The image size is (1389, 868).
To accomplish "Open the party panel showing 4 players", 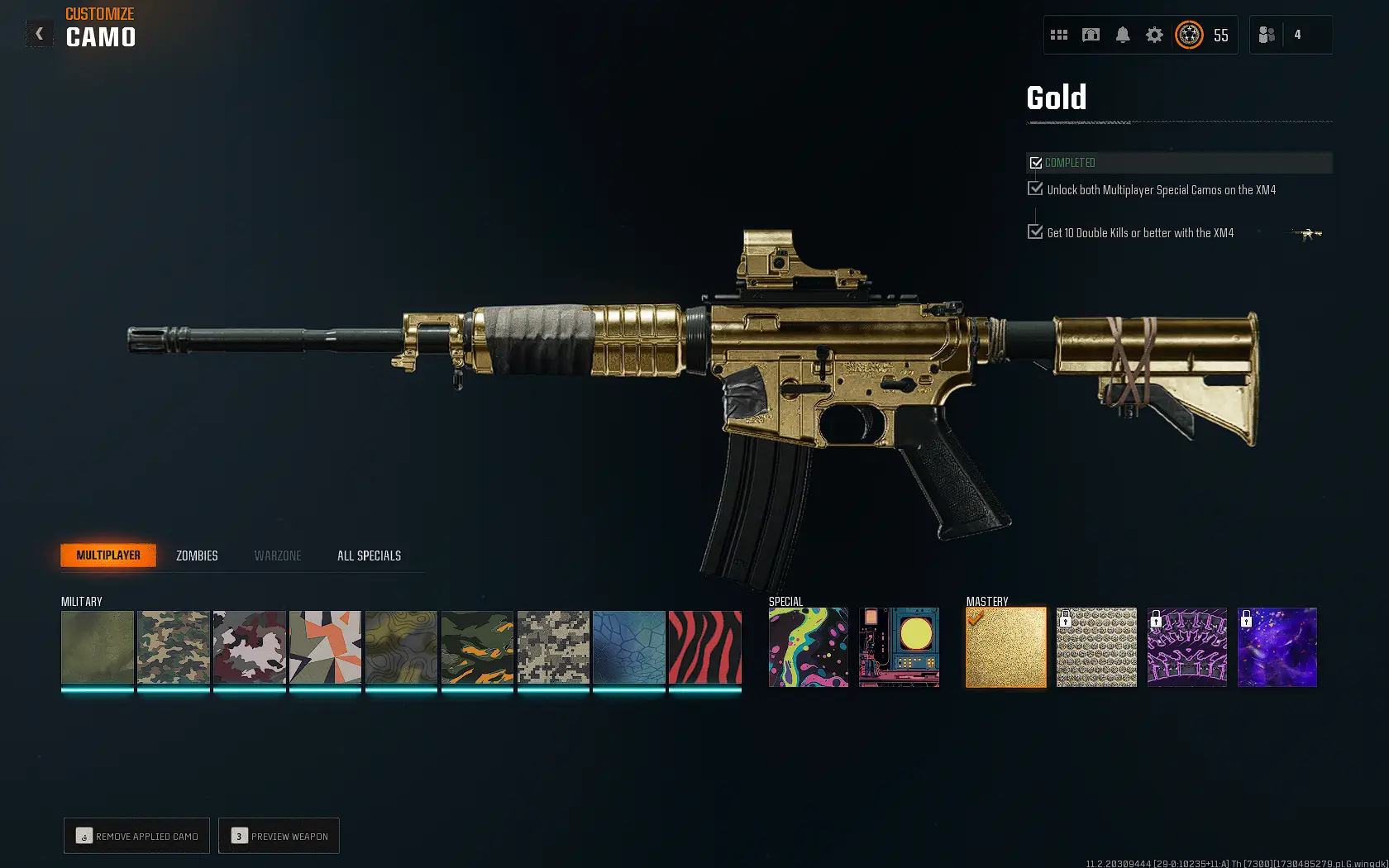I will point(1290,34).
